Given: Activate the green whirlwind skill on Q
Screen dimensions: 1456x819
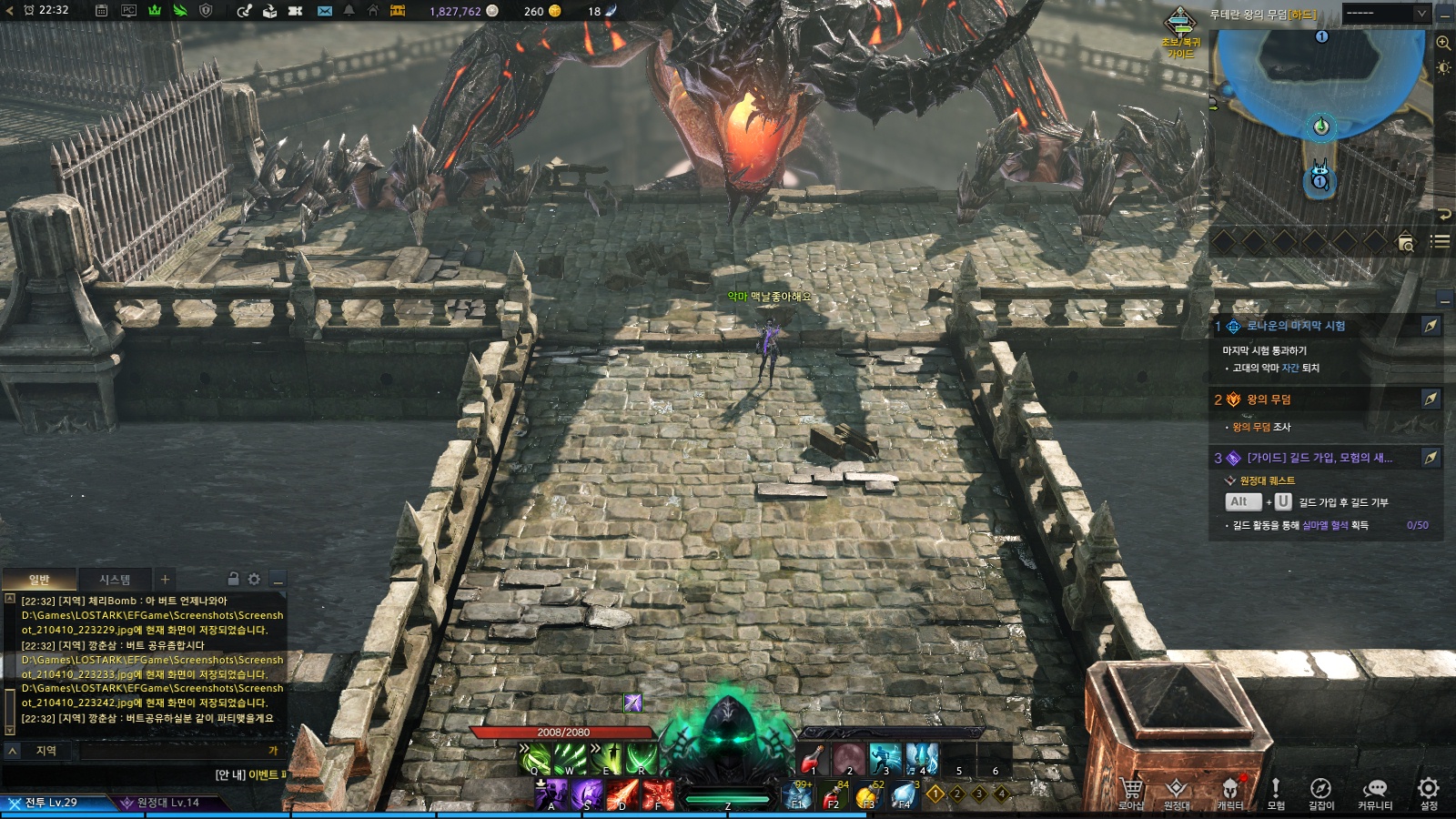Looking at the screenshot, I should pos(535,758).
